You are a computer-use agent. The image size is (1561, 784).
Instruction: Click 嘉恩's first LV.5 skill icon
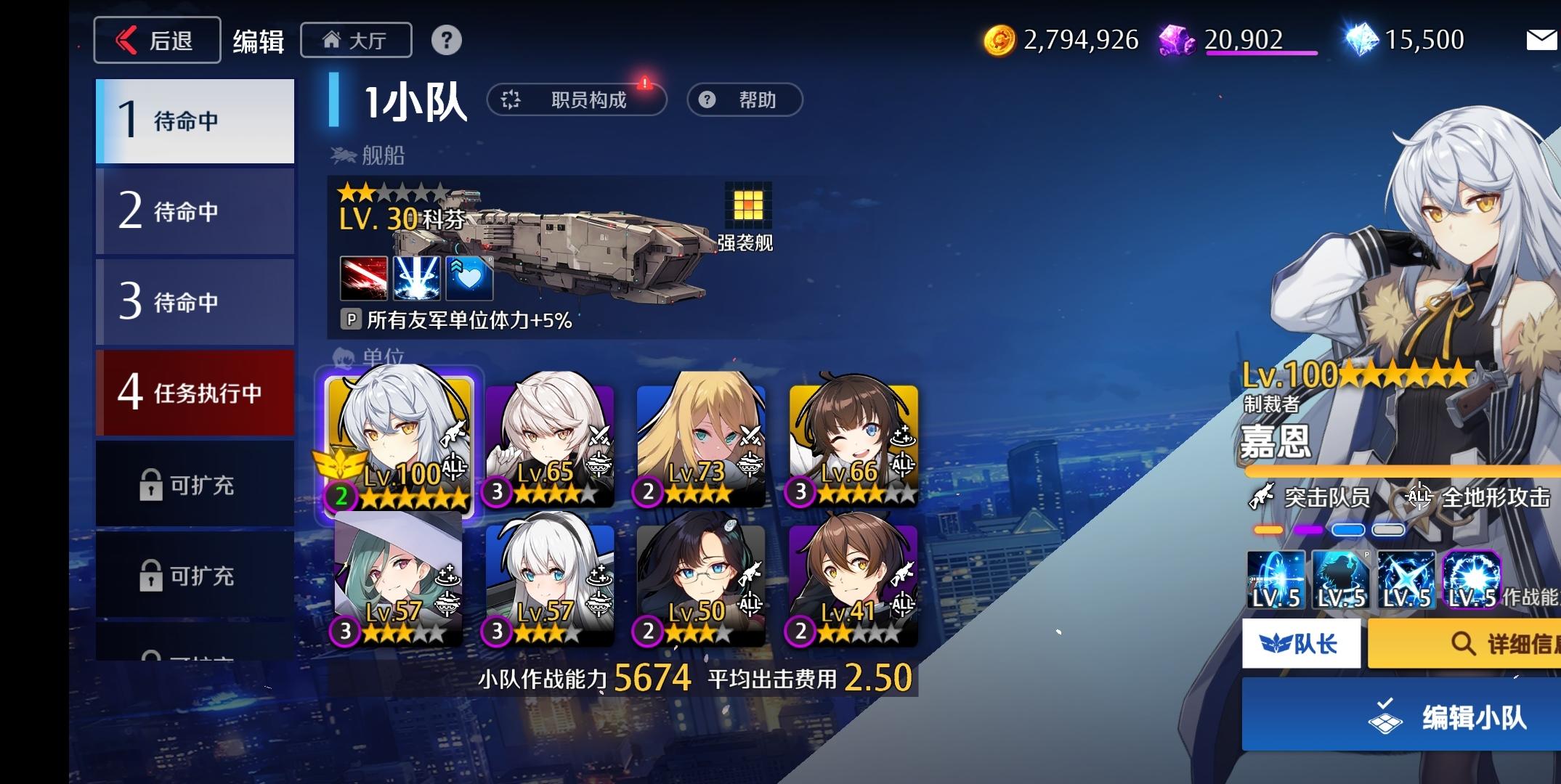(1276, 581)
